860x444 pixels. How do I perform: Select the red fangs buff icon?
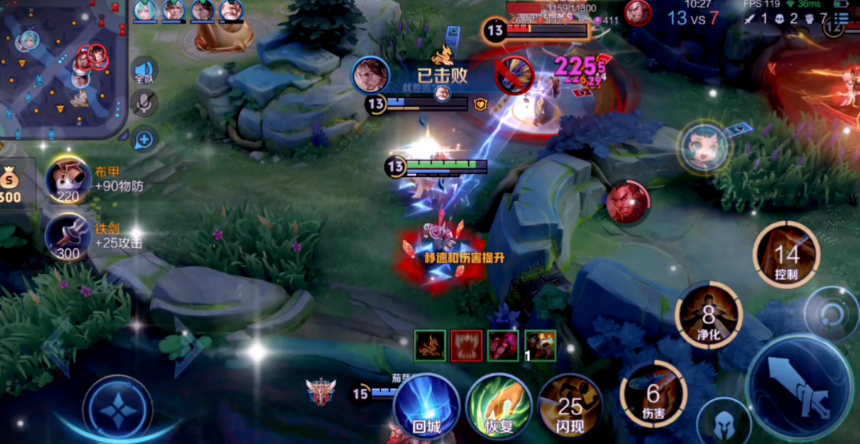(x=466, y=345)
